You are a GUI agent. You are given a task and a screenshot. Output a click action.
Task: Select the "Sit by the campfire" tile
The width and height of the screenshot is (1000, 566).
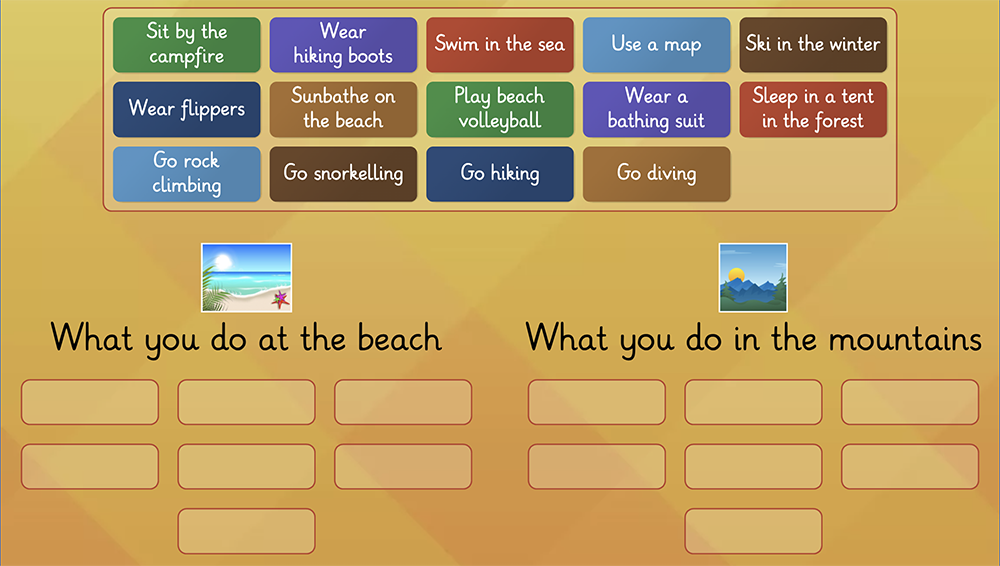[187, 45]
